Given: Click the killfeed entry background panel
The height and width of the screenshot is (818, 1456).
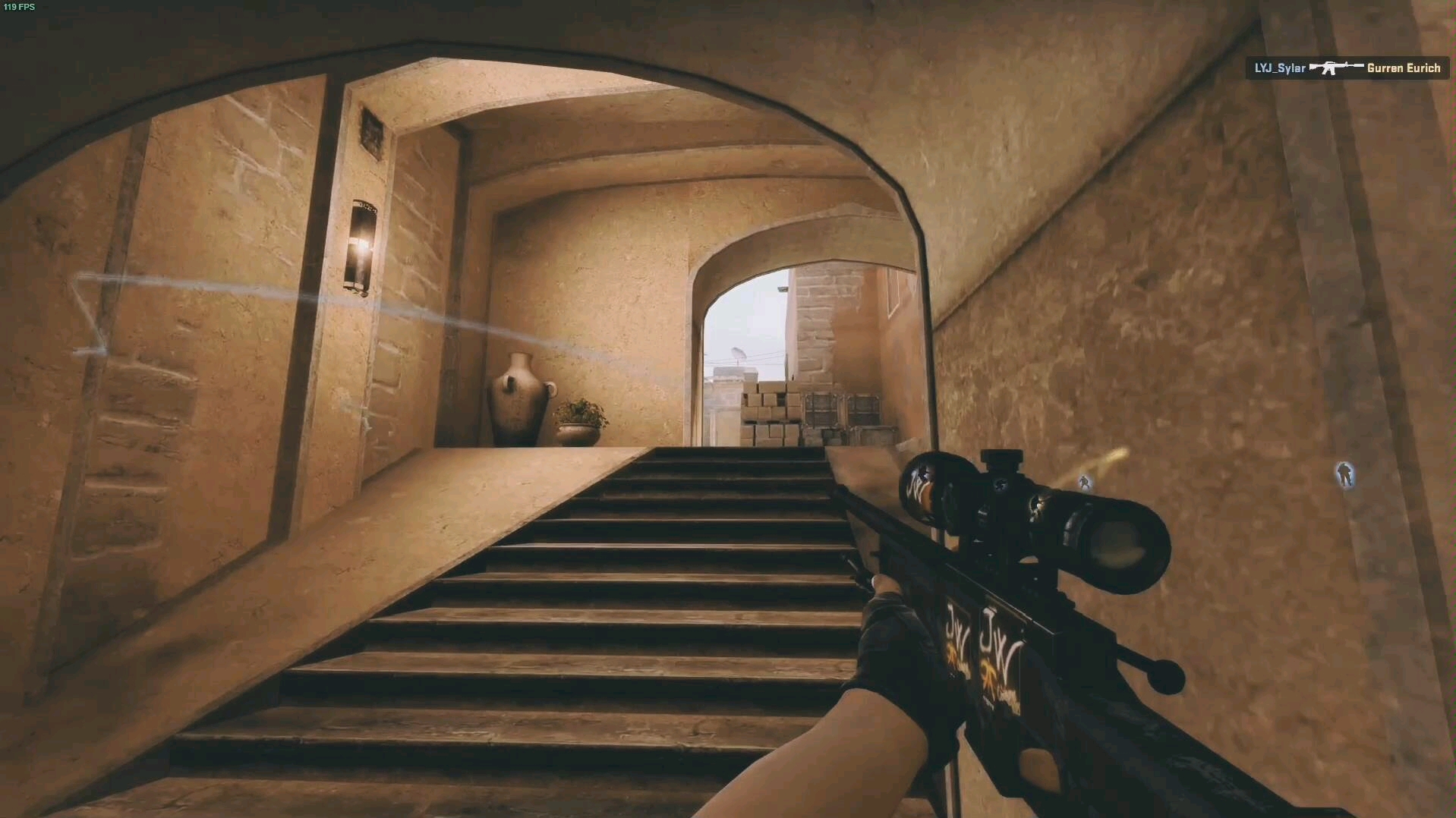Looking at the screenshot, I should pyautogui.click(x=1347, y=68).
